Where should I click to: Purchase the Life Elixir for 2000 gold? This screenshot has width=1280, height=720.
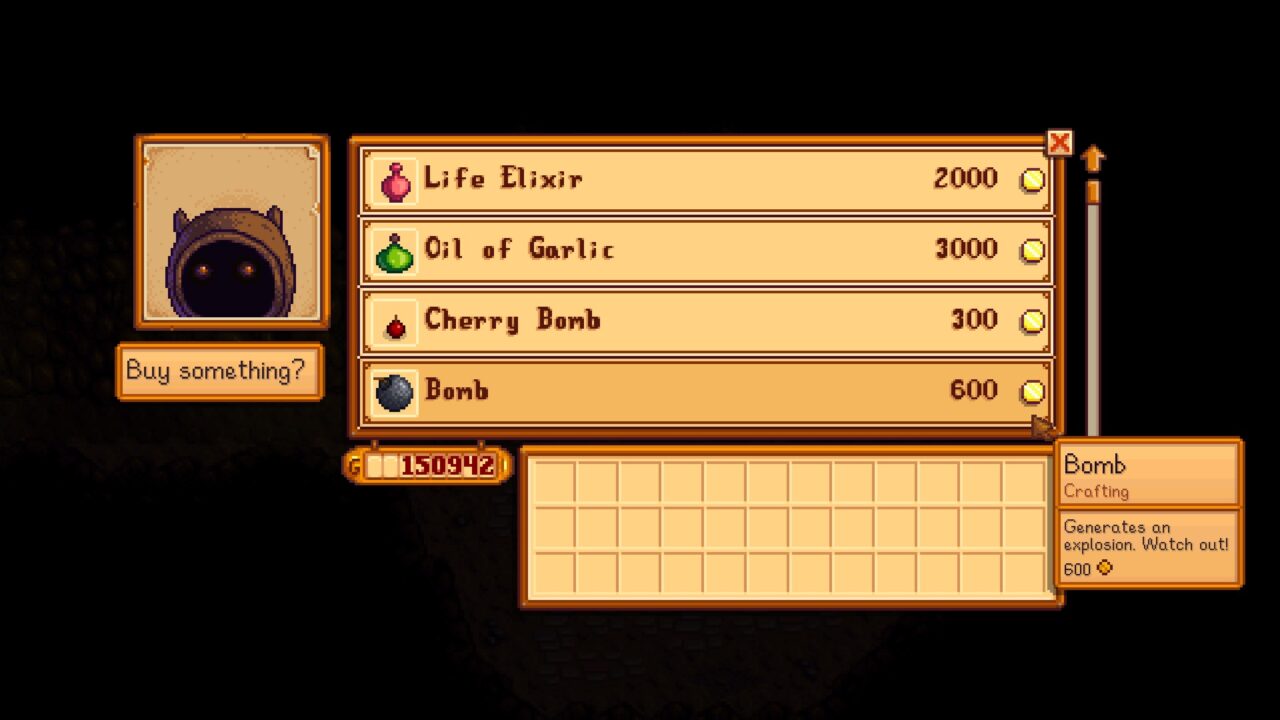click(x=700, y=179)
